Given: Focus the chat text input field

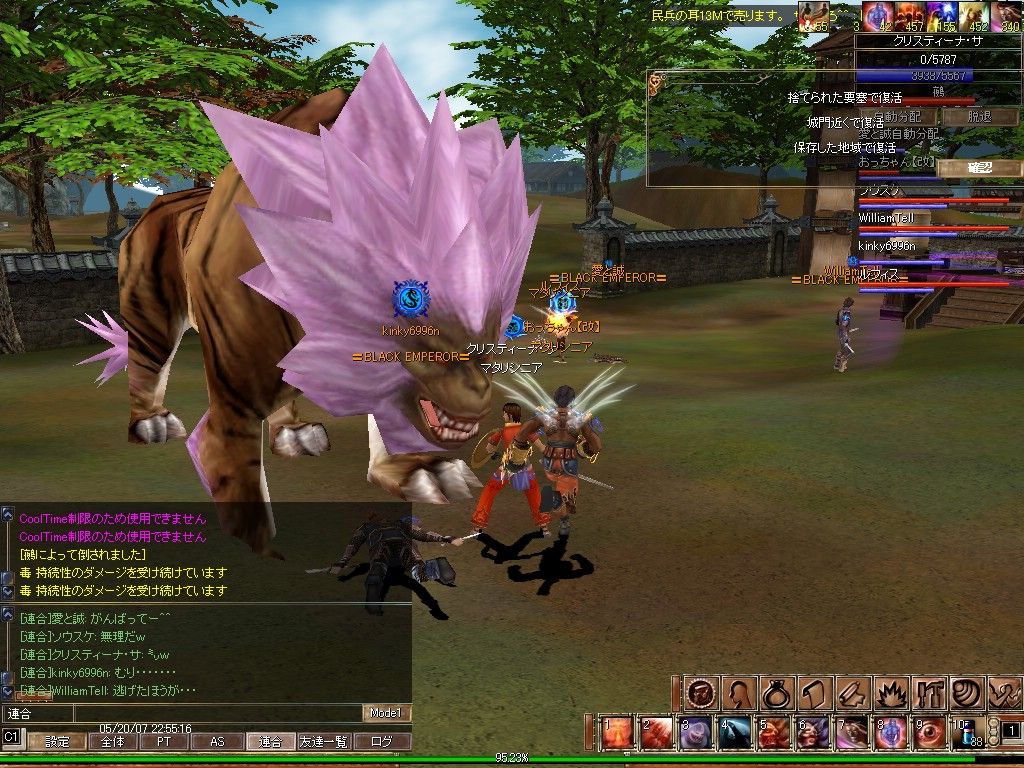Looking at the screenshot, I should tap(180, 714).
